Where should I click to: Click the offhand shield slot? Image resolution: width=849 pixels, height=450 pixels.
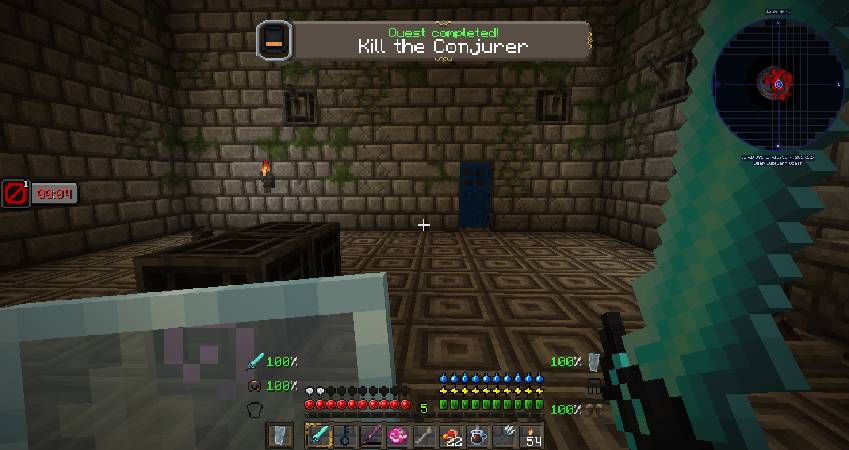pyautogui.click(x=281, y=436)
